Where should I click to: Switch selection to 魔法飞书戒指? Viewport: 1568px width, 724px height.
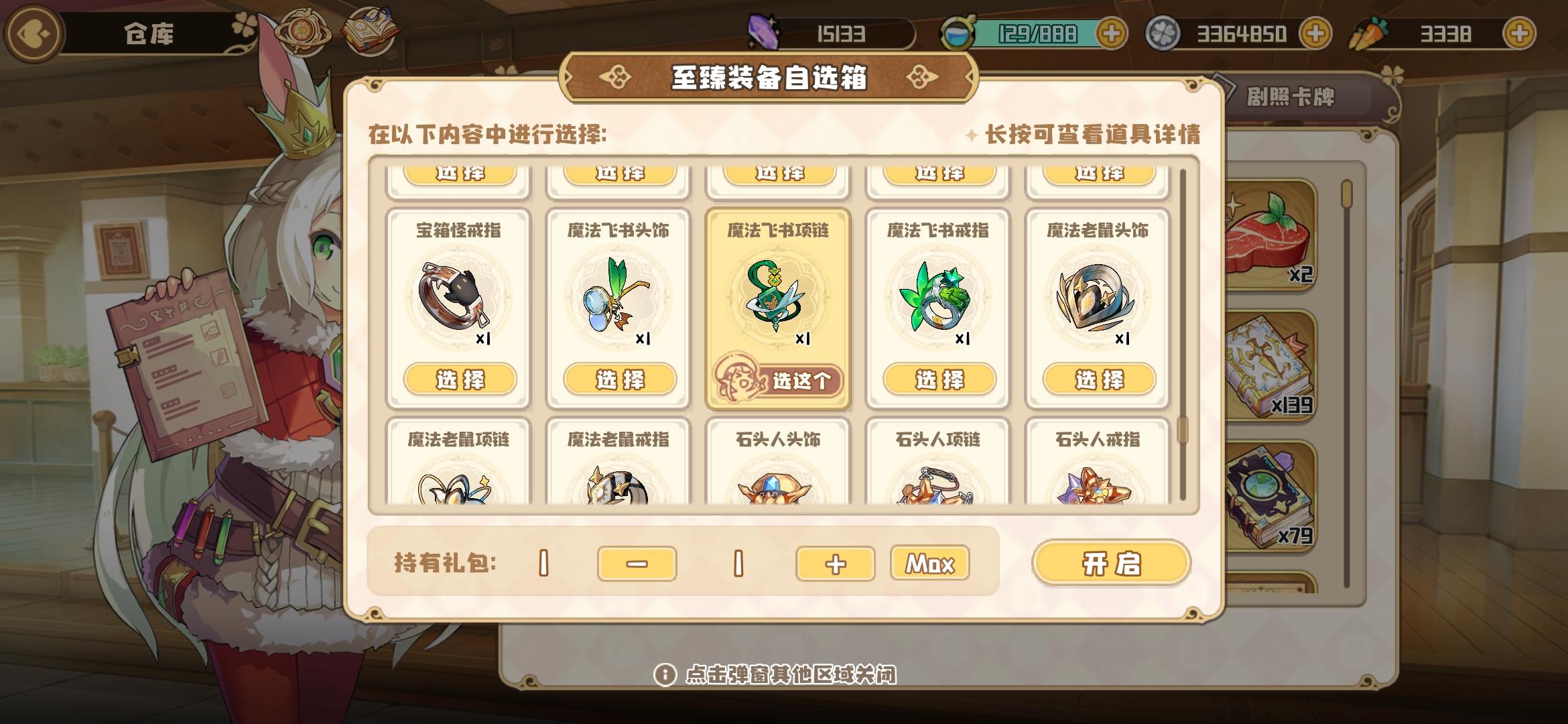pos(938,379)
